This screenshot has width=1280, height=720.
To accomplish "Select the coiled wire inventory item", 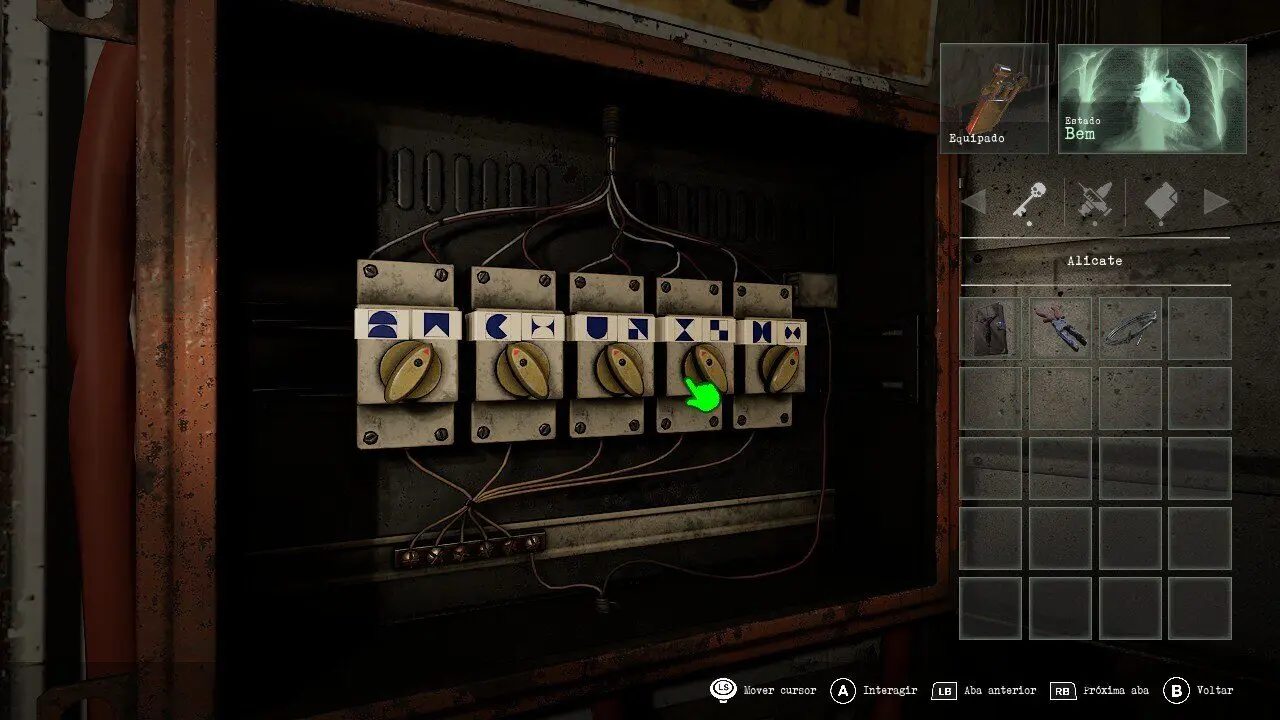I will click(x=1130, y=328).
